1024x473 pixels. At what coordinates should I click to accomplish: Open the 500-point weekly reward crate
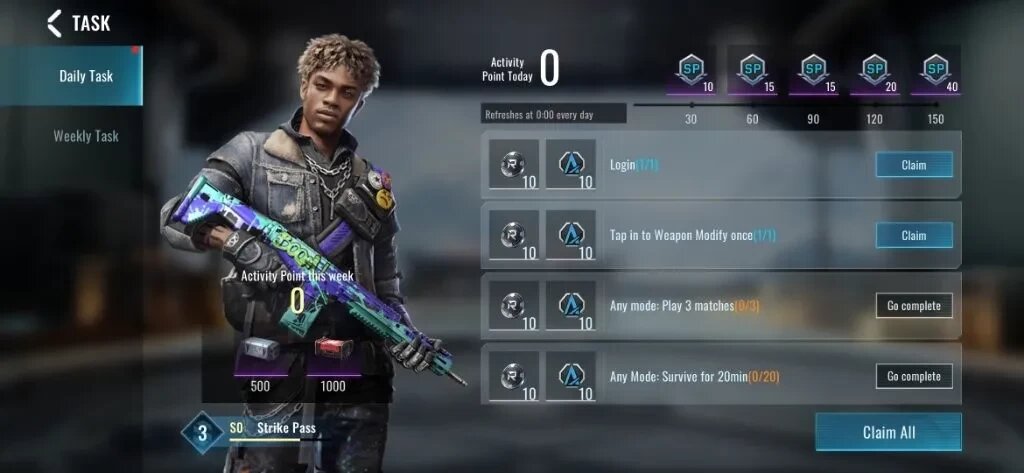tap(260, 350)
